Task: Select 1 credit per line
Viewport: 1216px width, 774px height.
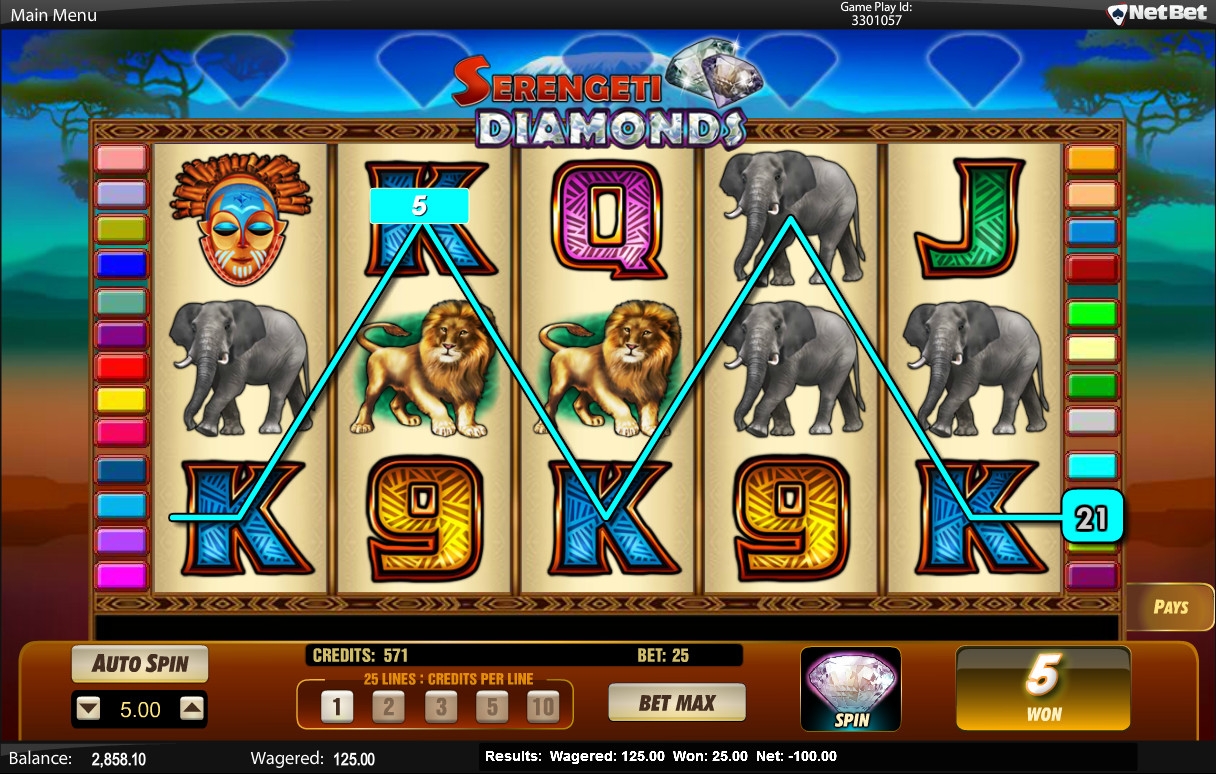Action: pos(336,707)
